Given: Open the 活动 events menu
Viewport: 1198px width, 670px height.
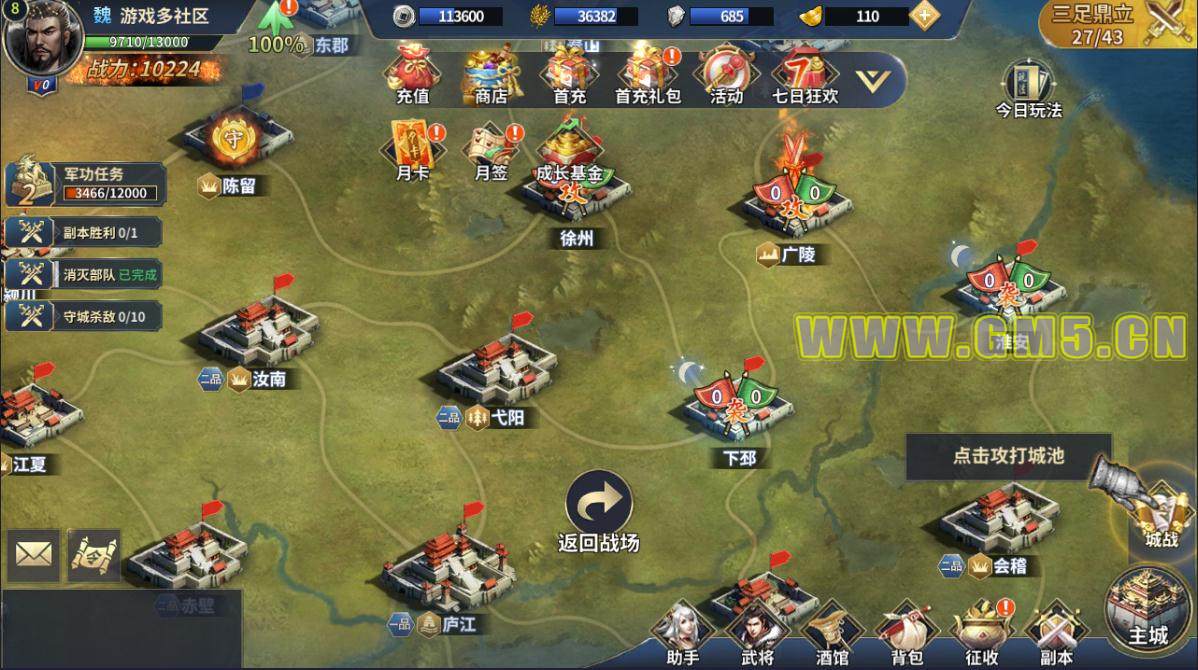Looking at the screenshot, I should pos(726,74).
